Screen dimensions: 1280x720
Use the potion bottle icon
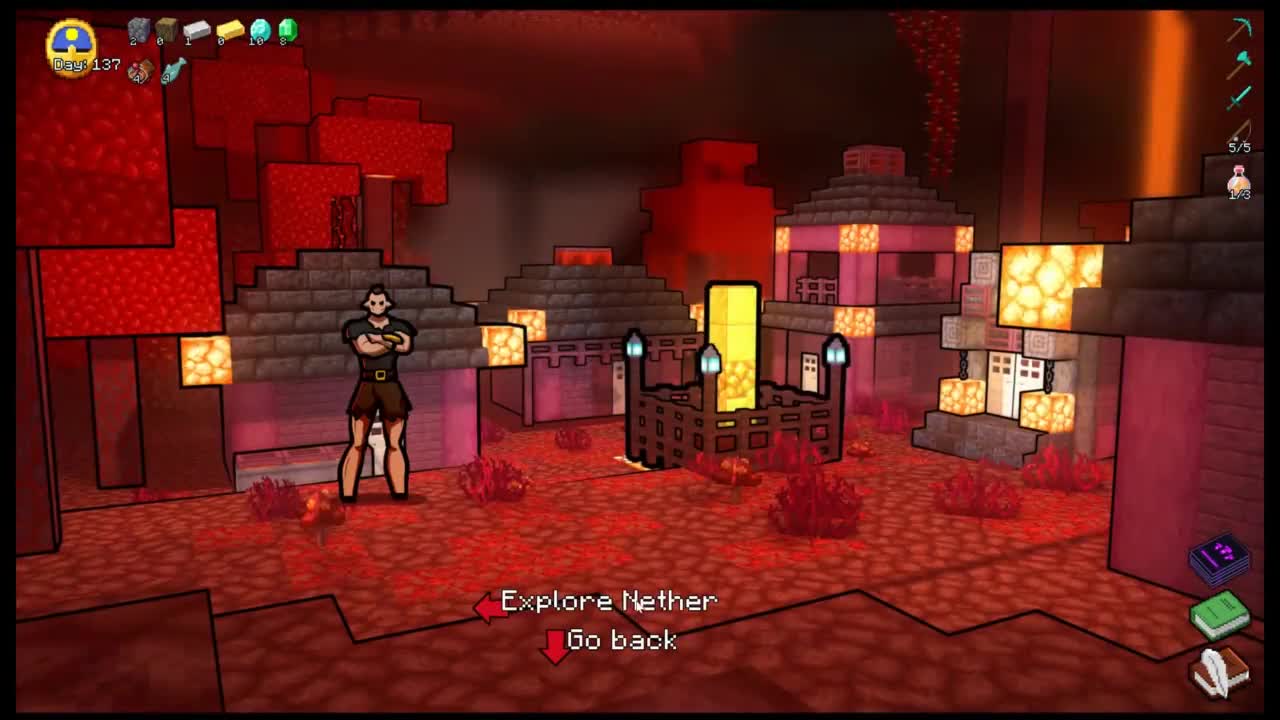pyautogui.click(x=1240, y=180)
